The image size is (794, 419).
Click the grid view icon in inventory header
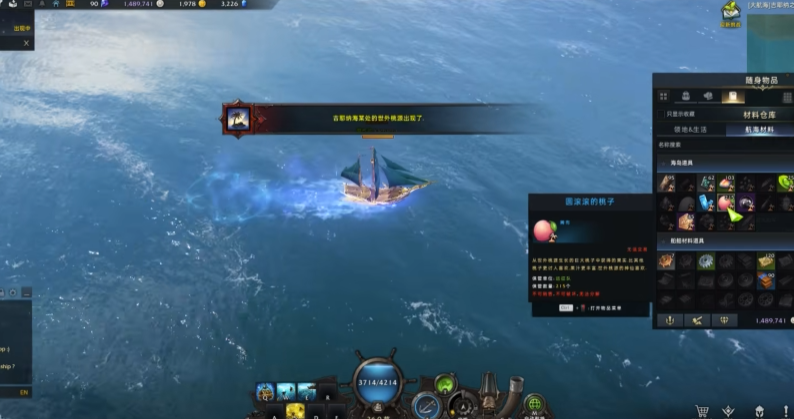point(663,97)
